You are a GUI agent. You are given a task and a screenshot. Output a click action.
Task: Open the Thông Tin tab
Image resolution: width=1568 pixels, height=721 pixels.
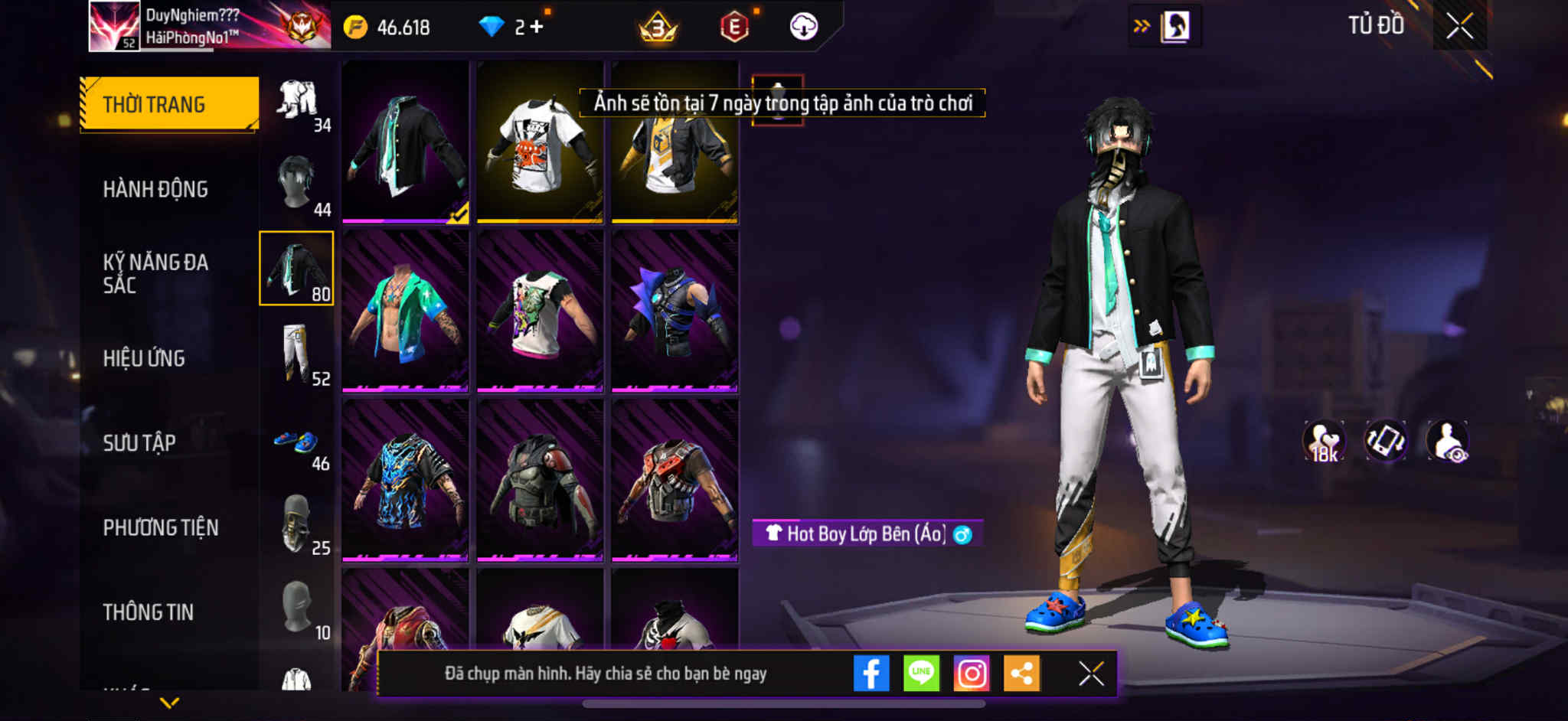coord(149,612)
